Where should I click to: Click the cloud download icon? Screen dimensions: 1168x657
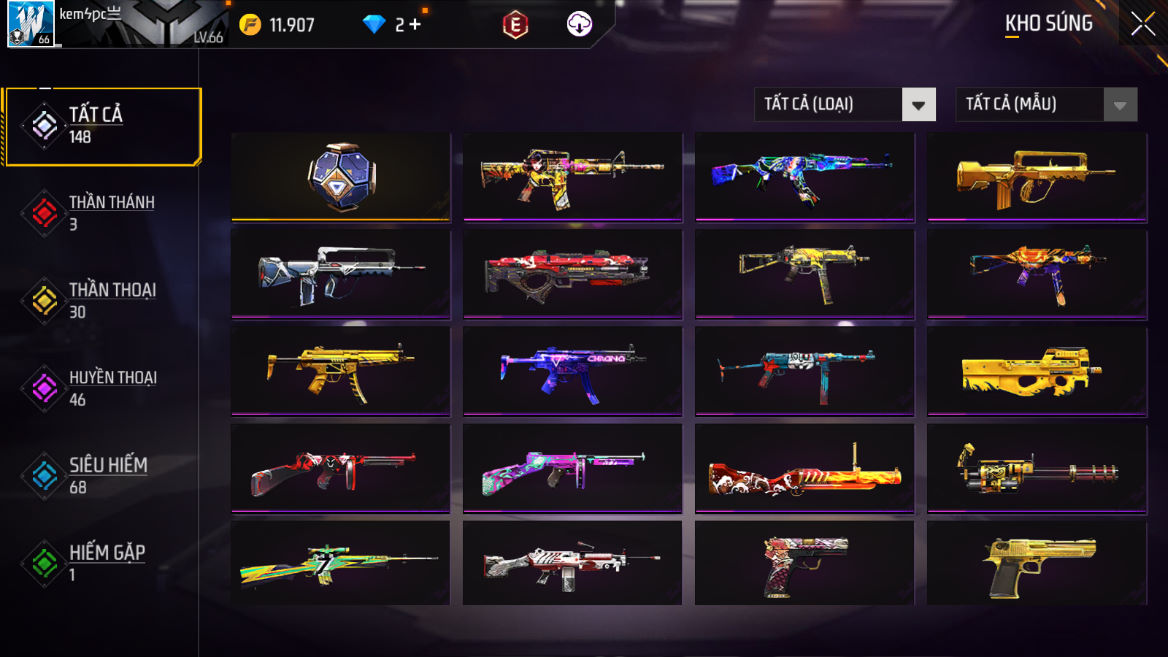[x=579, y=25]
